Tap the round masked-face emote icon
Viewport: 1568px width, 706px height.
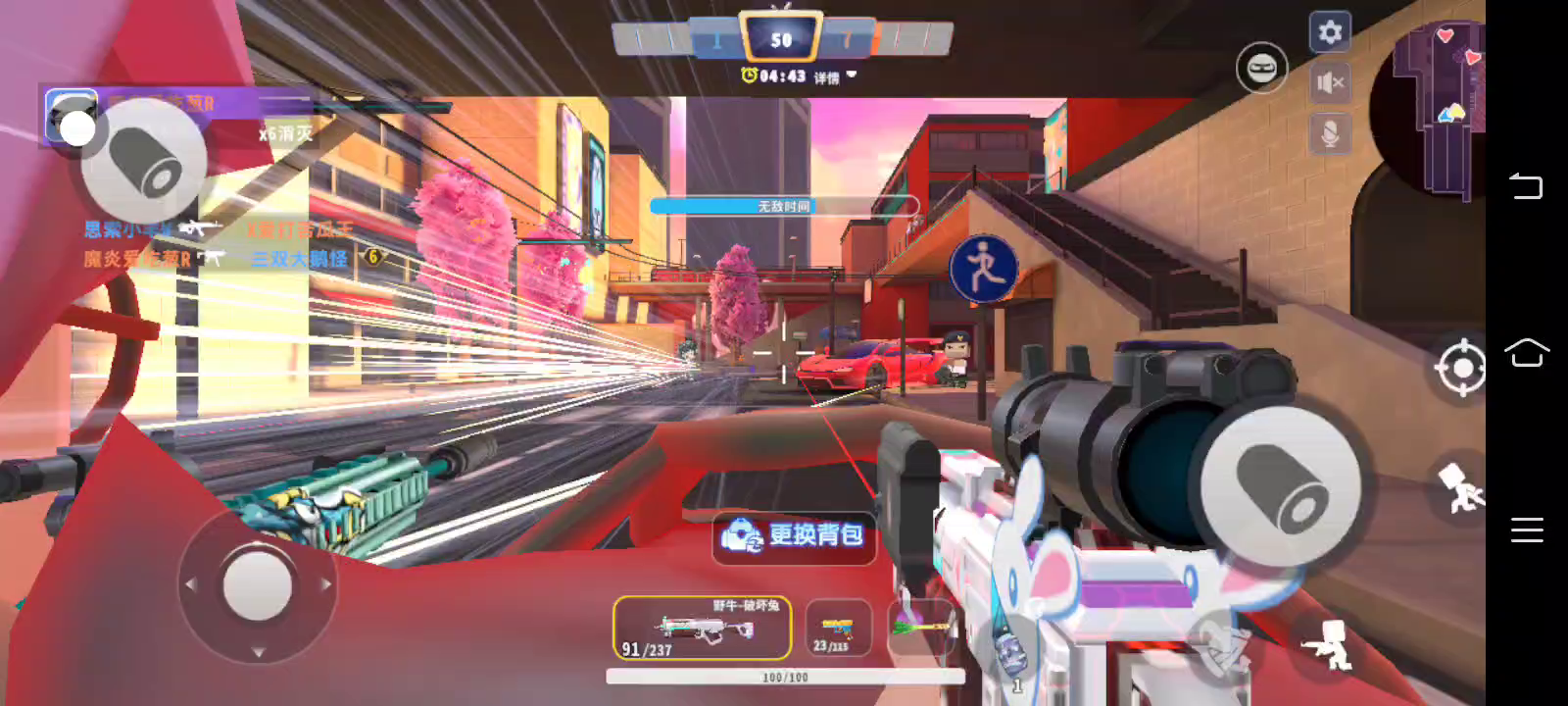pyautogui.click(x=1261, y=68)
